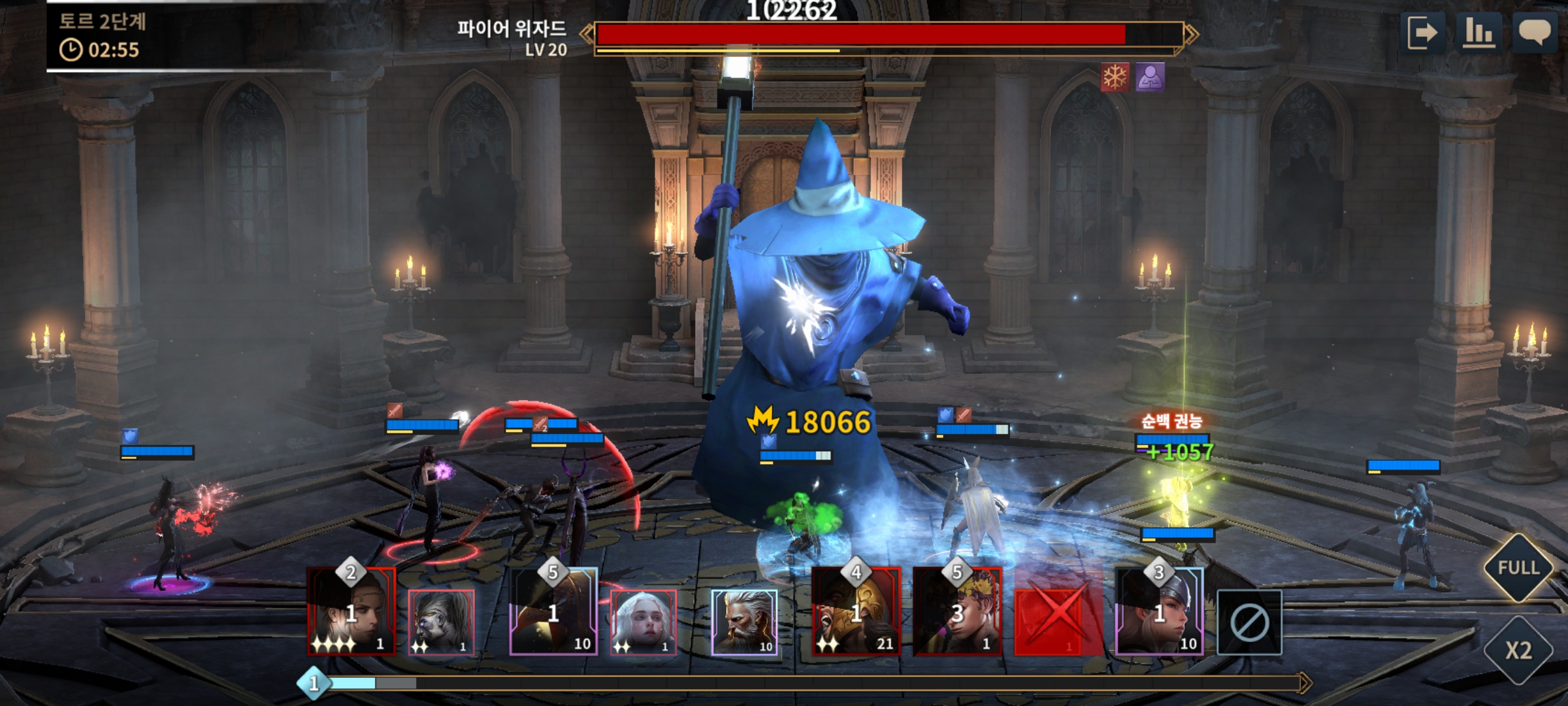This screenshot has height=706, width=1568.
Task: Inspect the red snowflake status icon on boss
Action: pos(1115,78)
